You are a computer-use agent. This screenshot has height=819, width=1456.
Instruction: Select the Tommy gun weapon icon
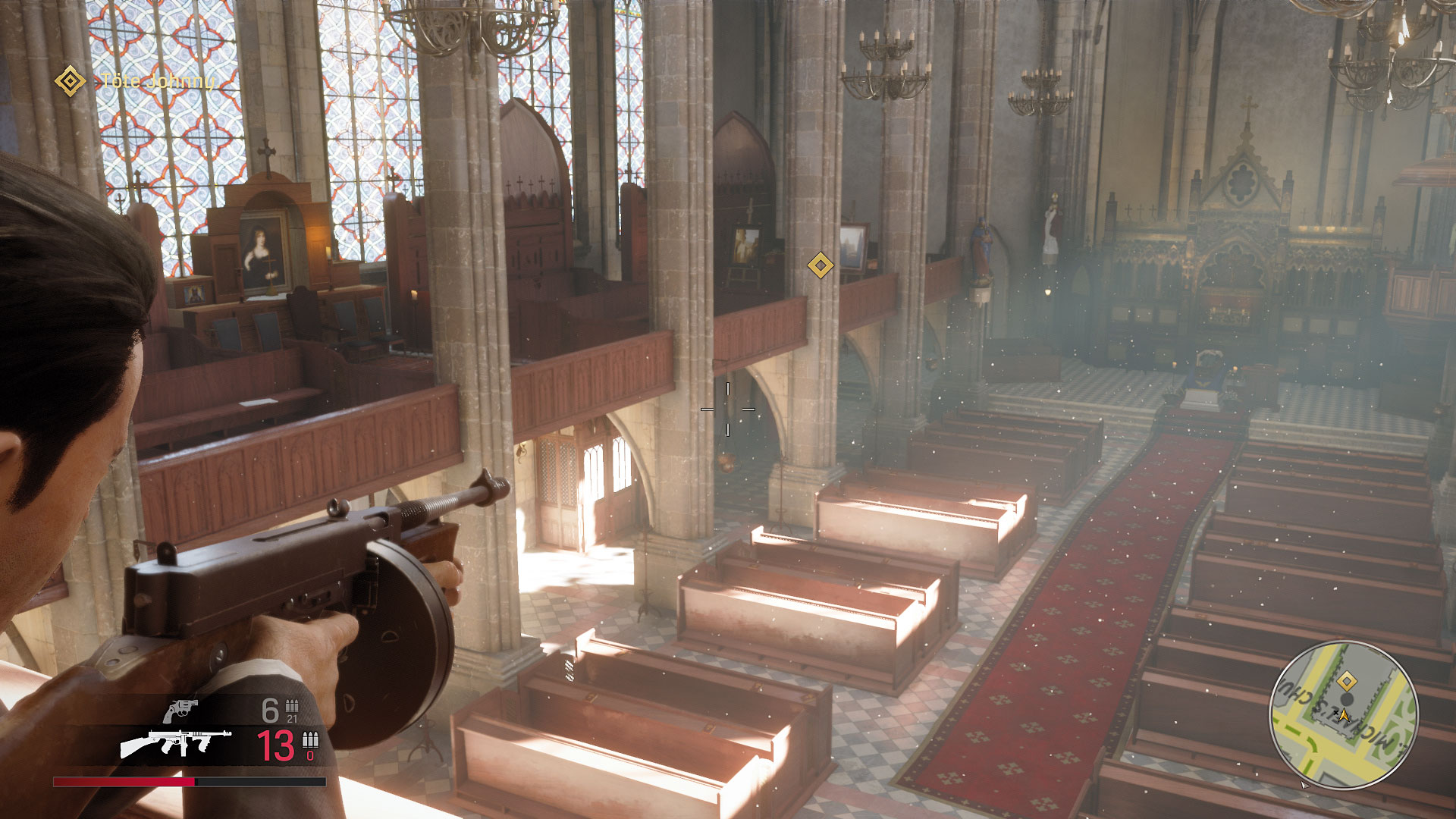pos(176,743)
